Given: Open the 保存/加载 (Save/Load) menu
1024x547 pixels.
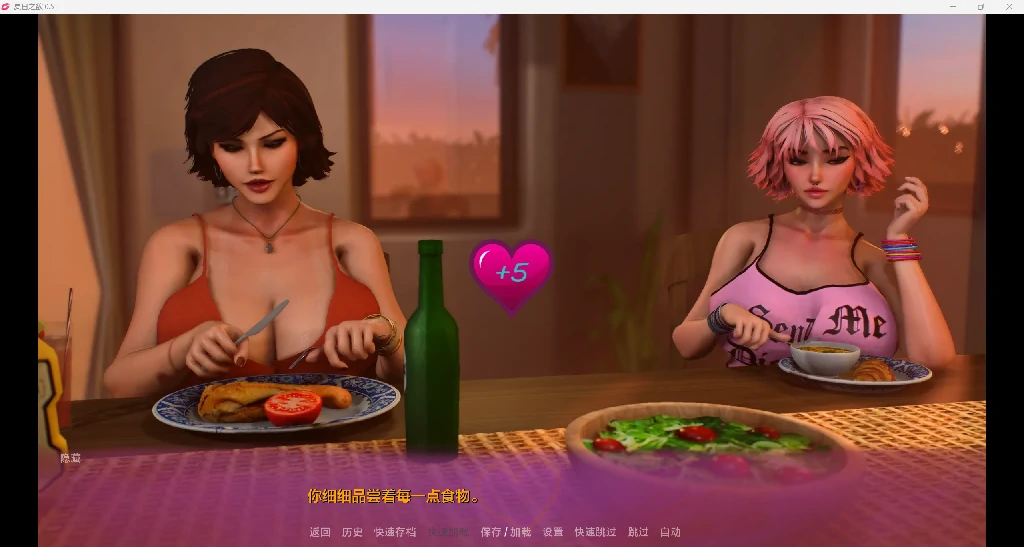Looking at the screenshot, I should (x=506, y=532).
